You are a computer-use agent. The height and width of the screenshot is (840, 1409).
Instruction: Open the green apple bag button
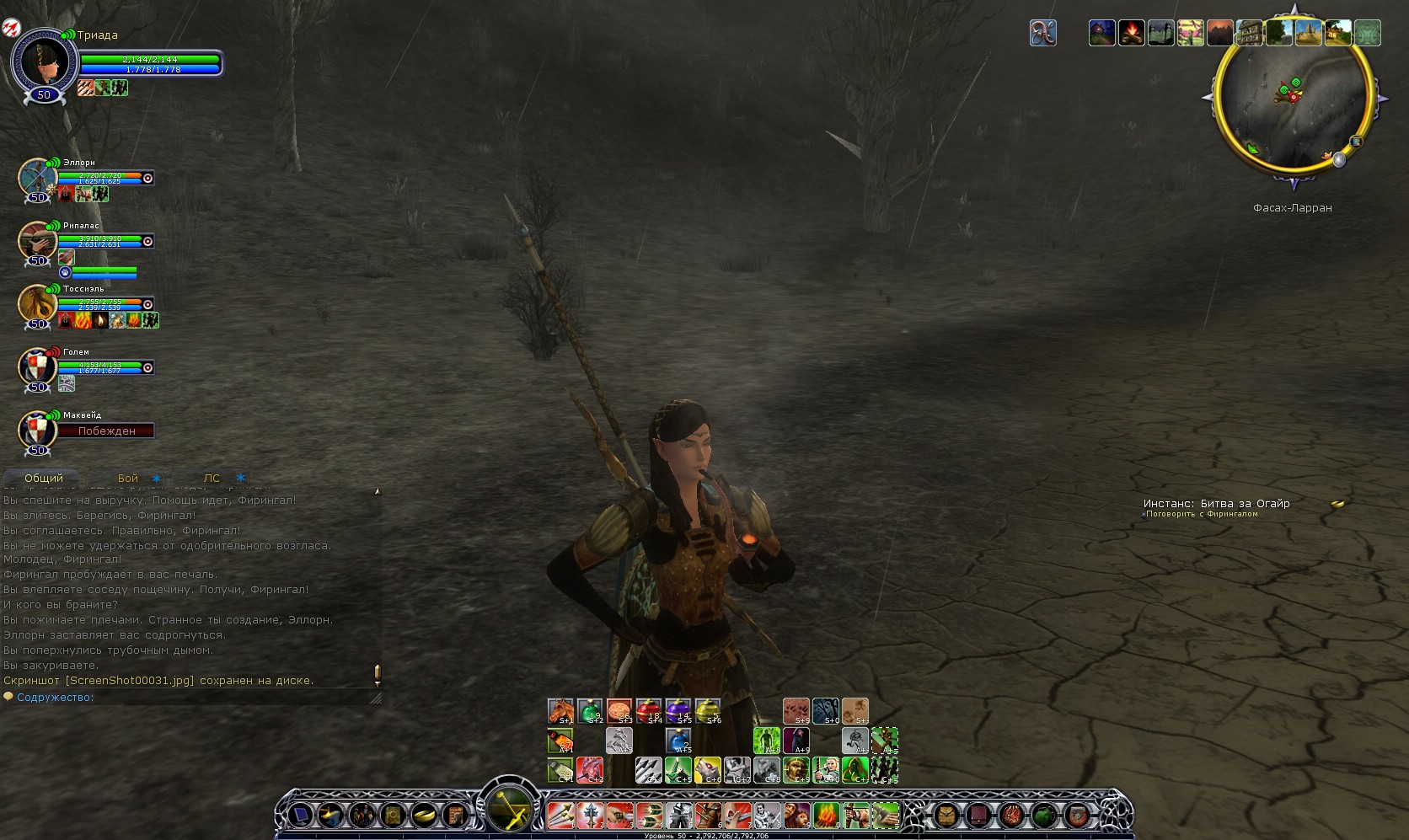(1043, 815)
